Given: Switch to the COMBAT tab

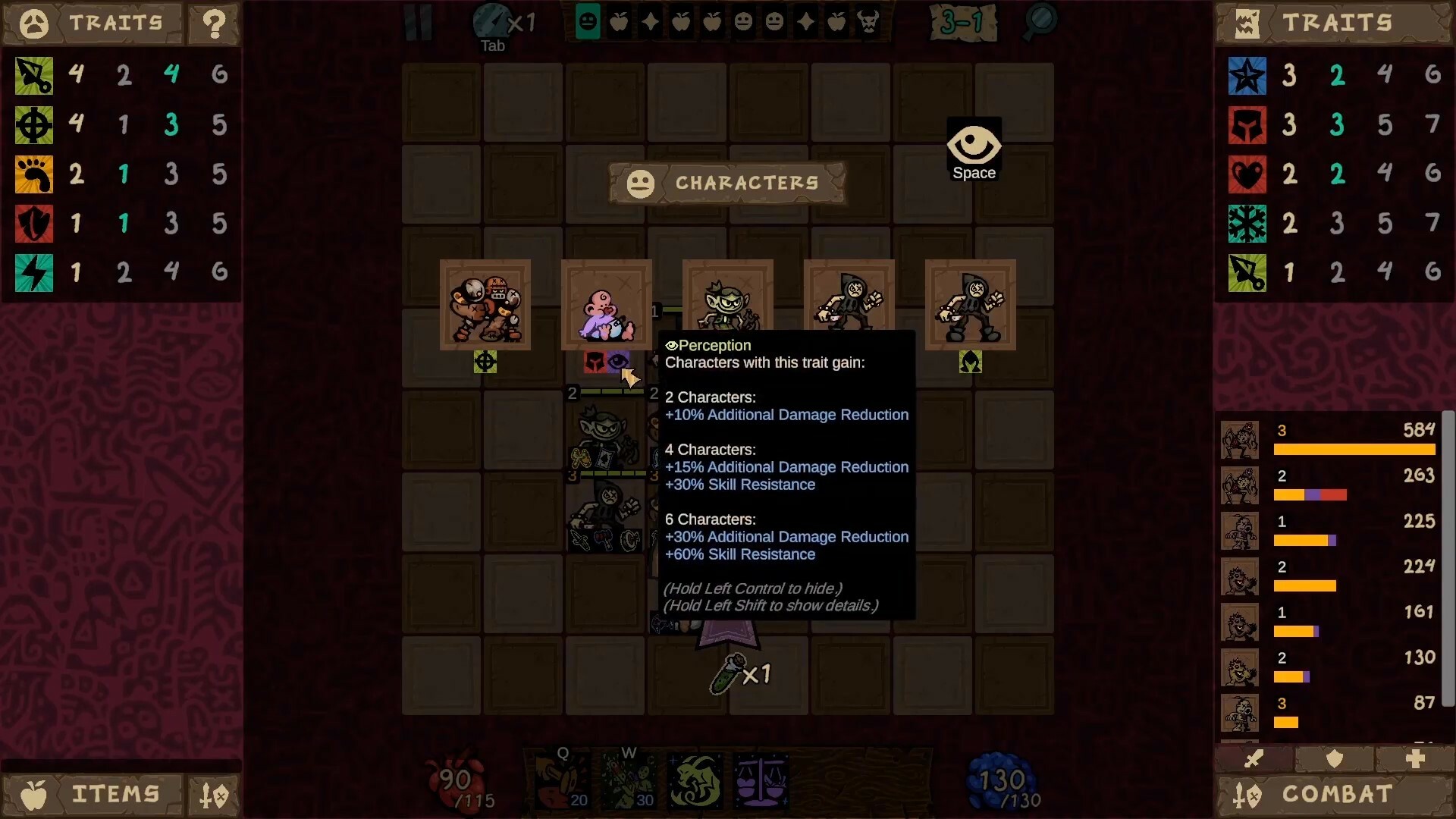Looking at the screenshot, I should [1338, 794].
